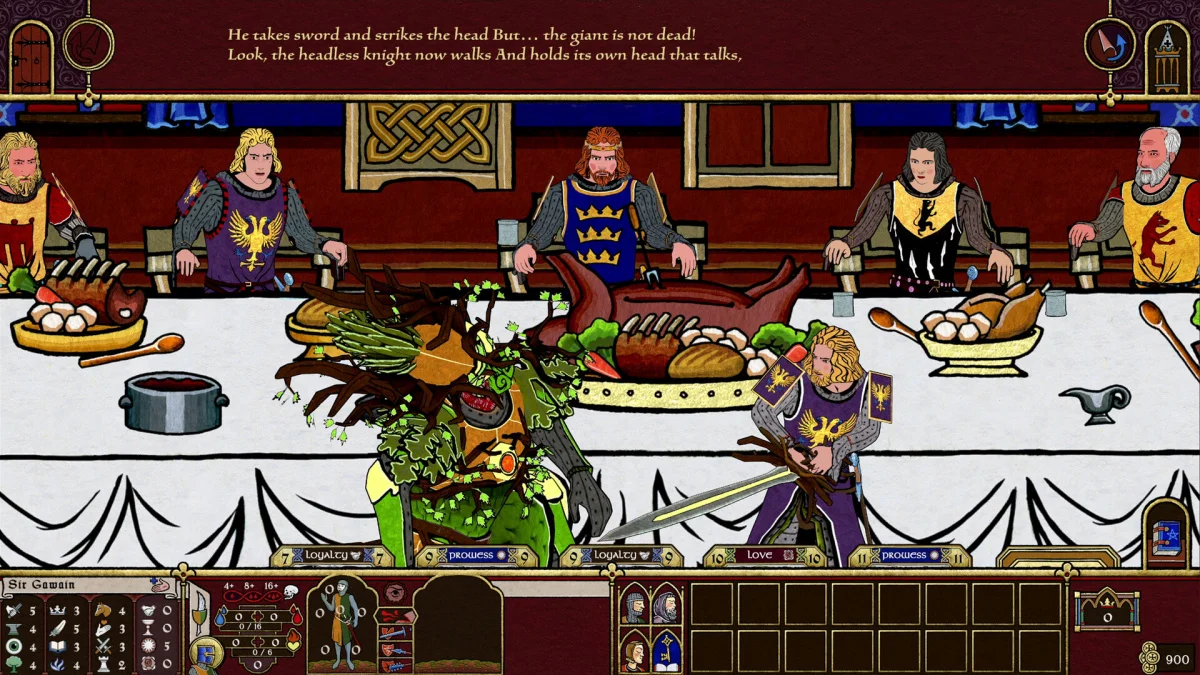
Task: Open the round map button beside the door
Action: pyautogui.click(x=88, y=45)
